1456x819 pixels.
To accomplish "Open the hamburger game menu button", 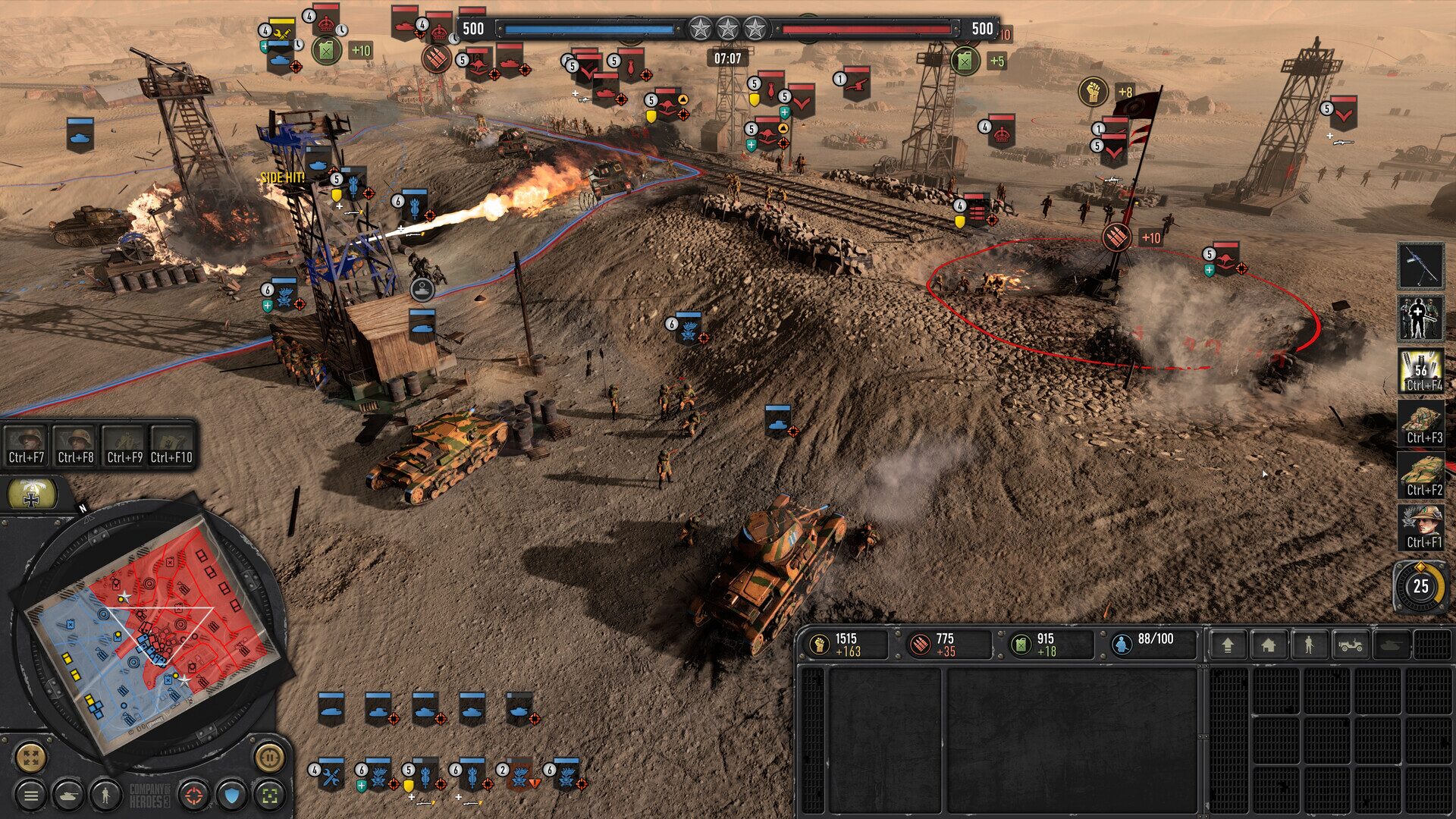I will tap(30, 795).
